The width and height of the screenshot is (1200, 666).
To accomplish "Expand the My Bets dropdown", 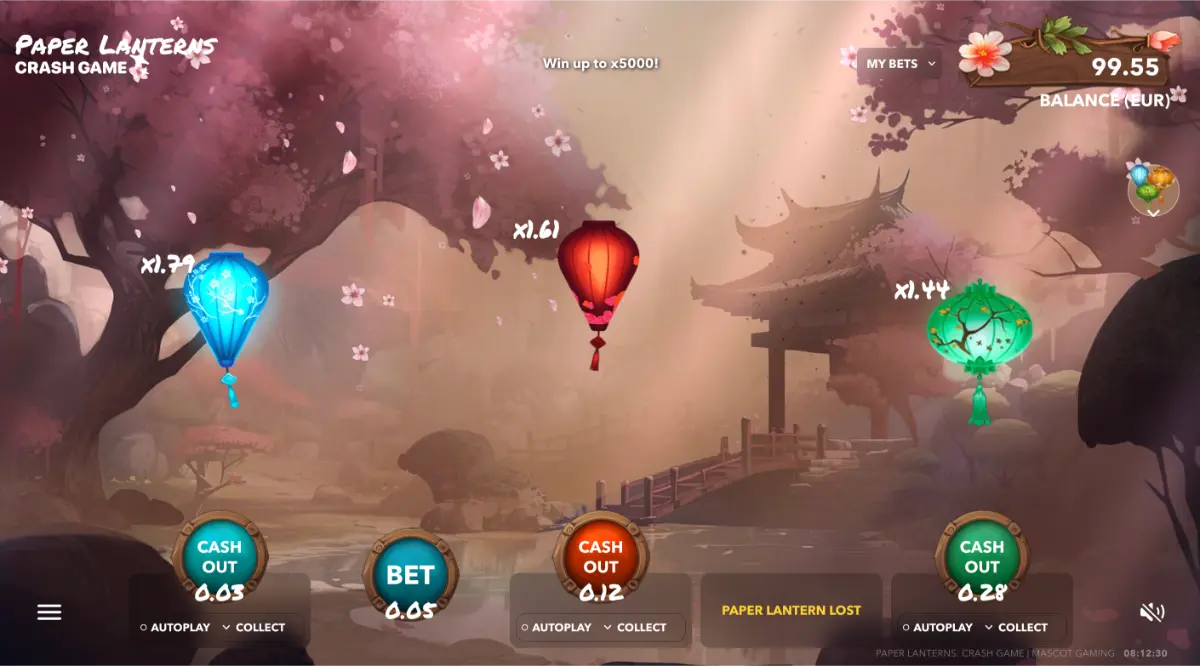I will (x=901, y=64).
